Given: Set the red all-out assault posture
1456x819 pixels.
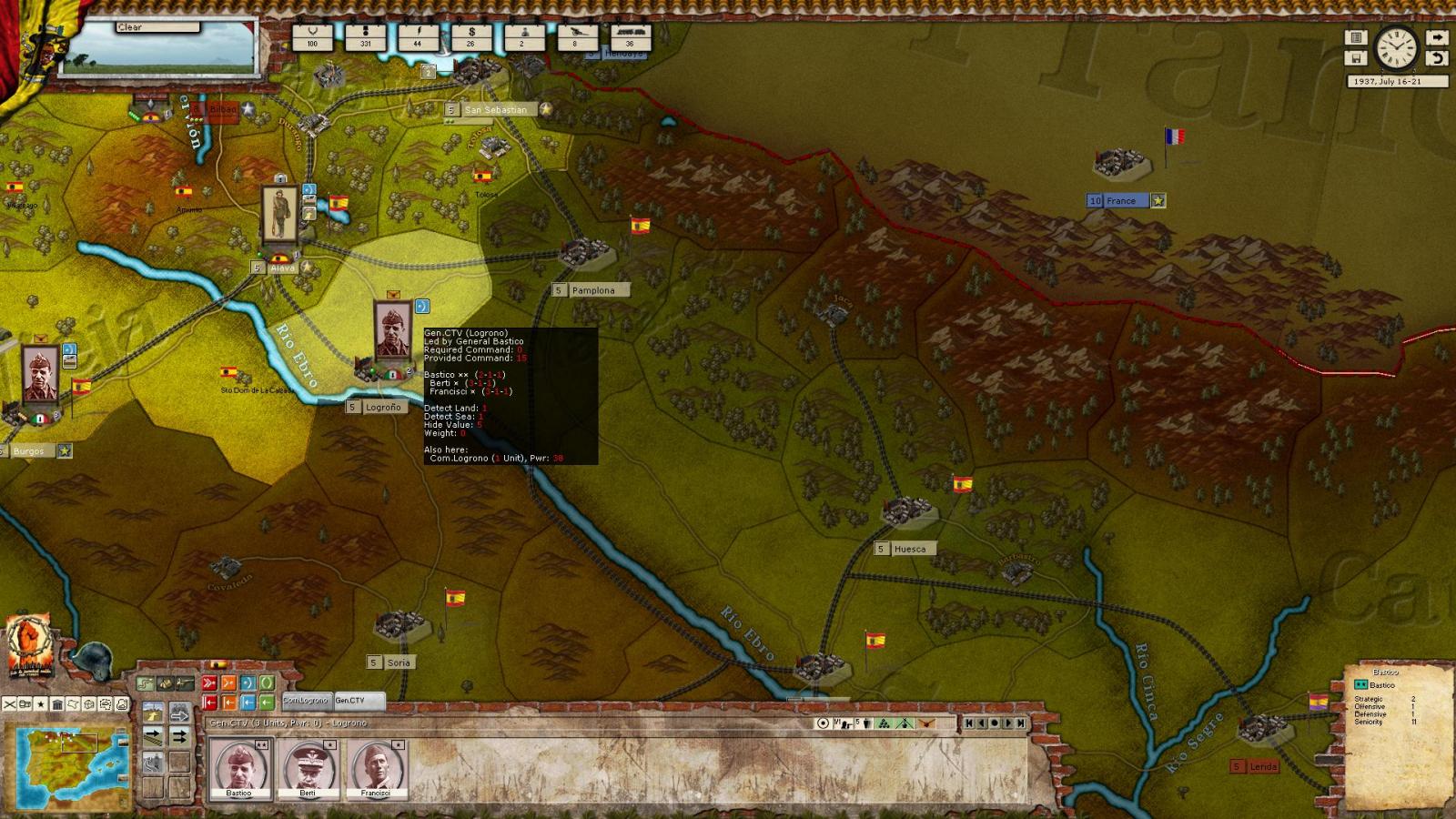Looking at the screenshot, I should (209, 683).
